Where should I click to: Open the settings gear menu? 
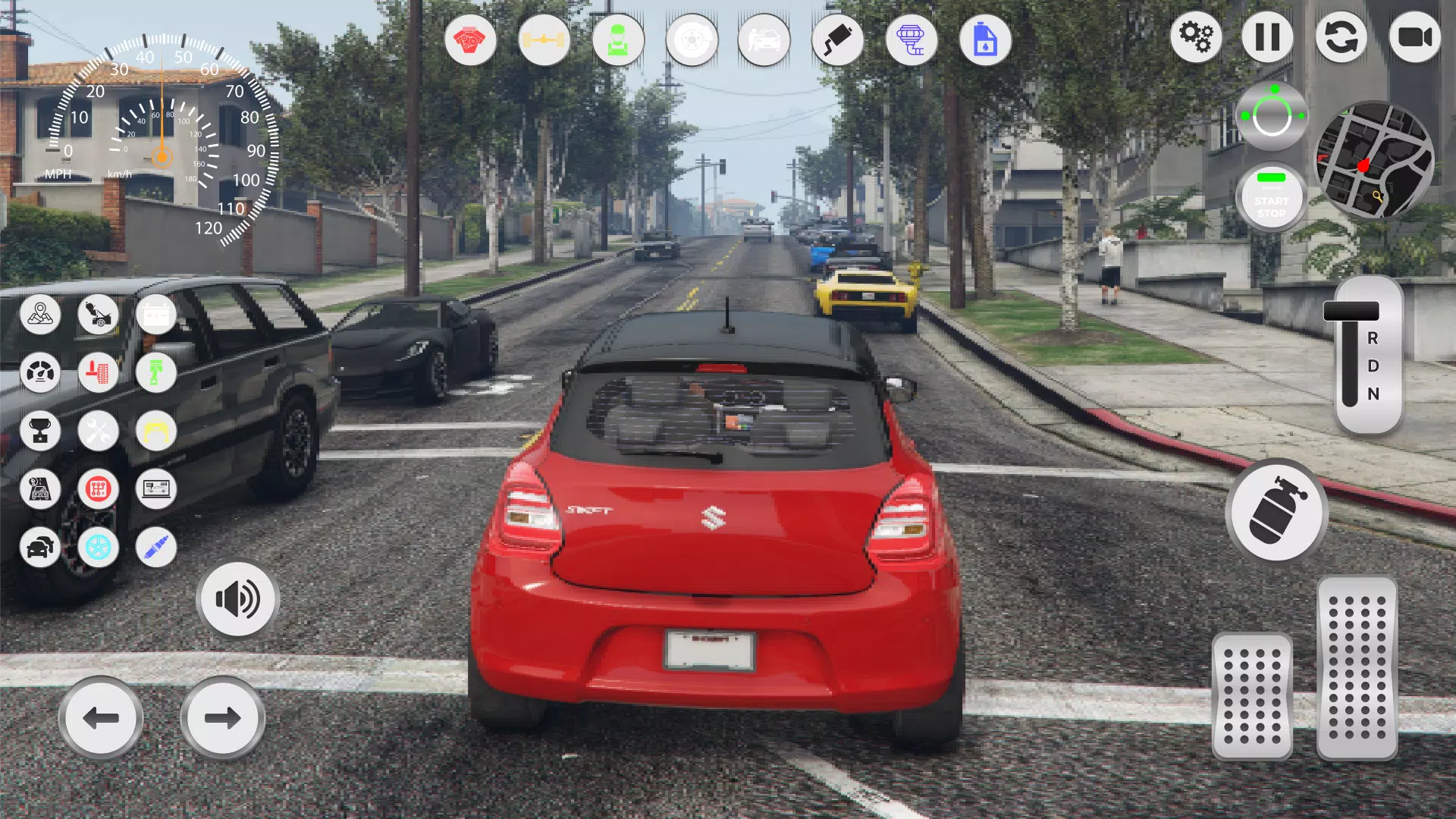coord(1197,35)
